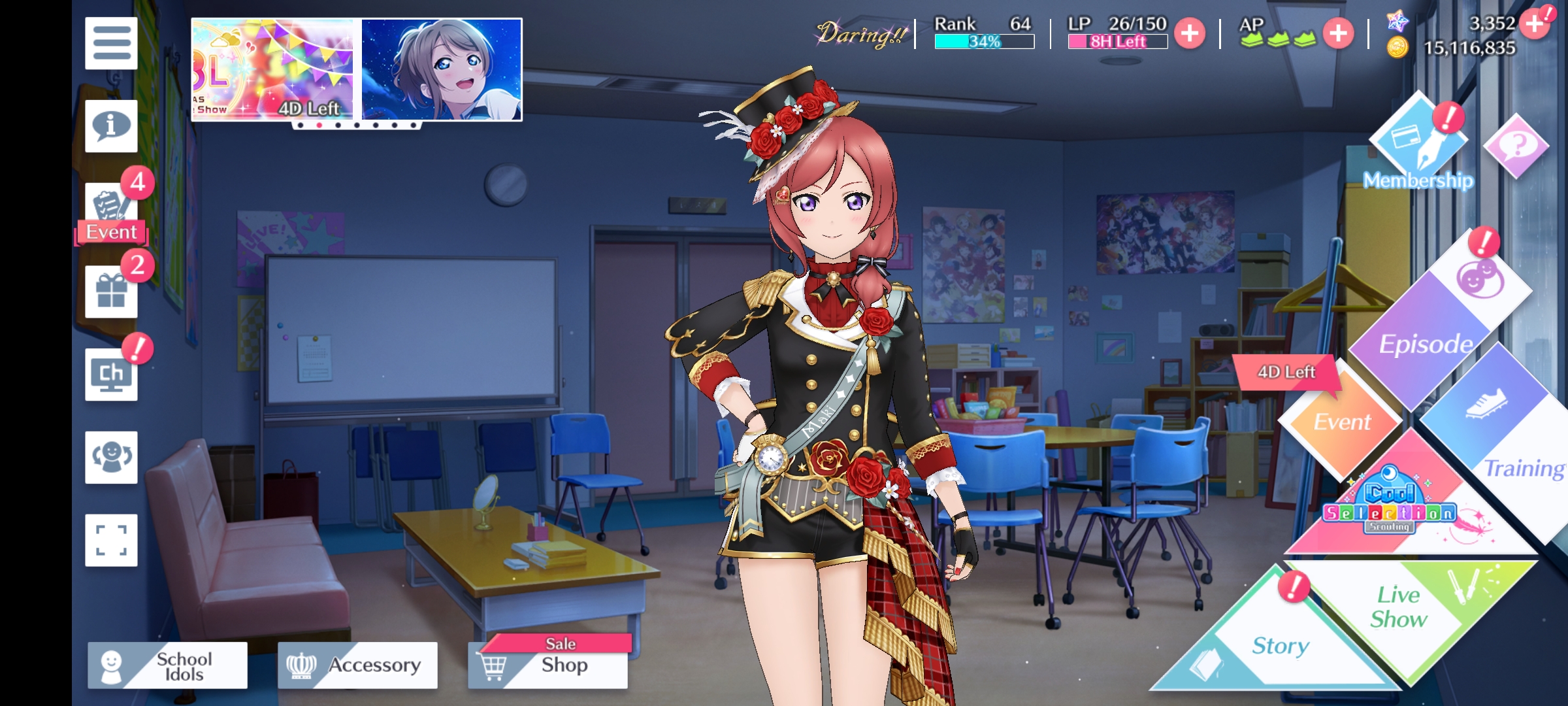
Task: Open the School Idols menu
Action: (168, 665)
